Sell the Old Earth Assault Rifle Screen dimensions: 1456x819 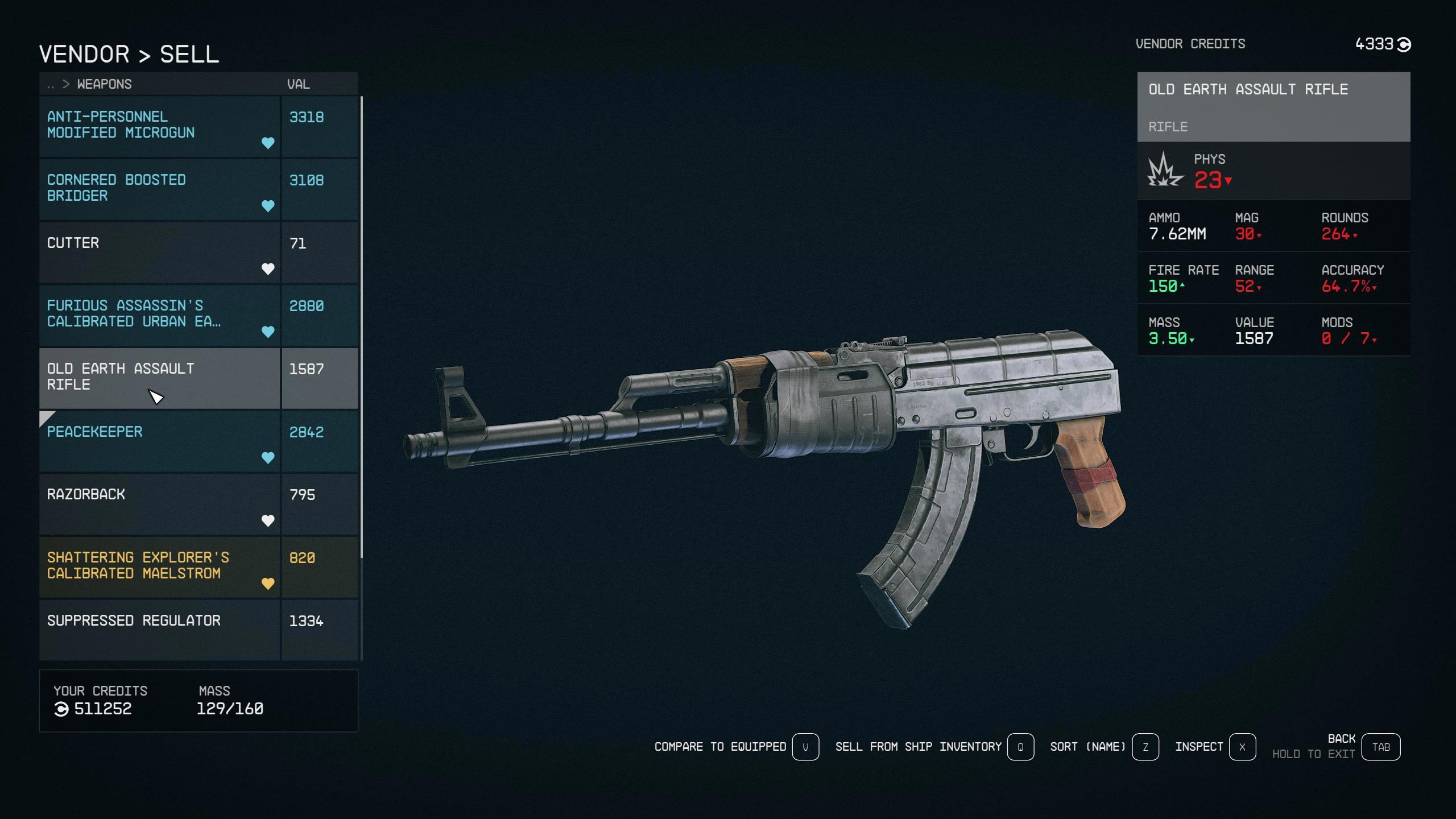click(159, 378)
